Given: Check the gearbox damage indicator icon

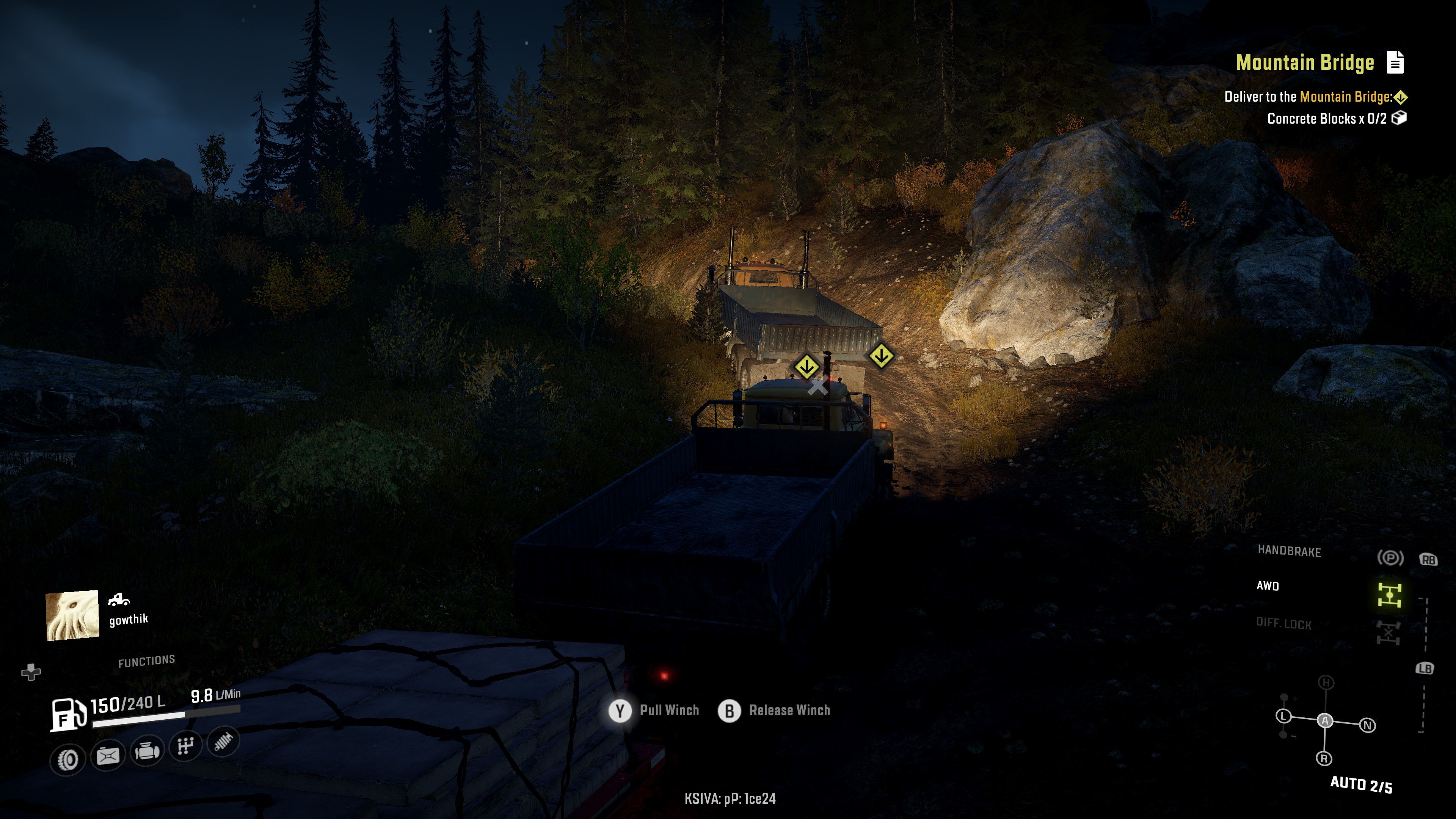Looking at the screenshot, I should [x=185, y=746].
